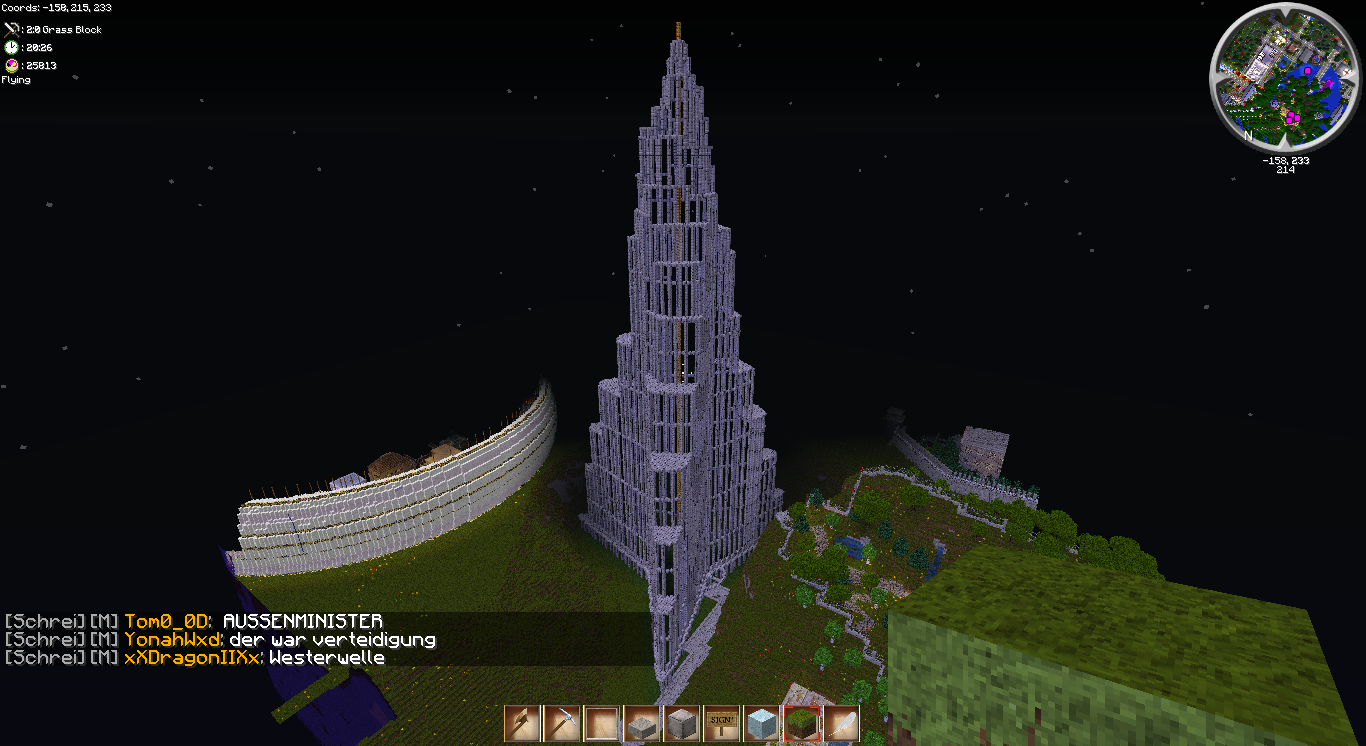Viewport: 1366px width, 746px height.
Task: Select the feather in the hotbar
Action: pos(842,723)
